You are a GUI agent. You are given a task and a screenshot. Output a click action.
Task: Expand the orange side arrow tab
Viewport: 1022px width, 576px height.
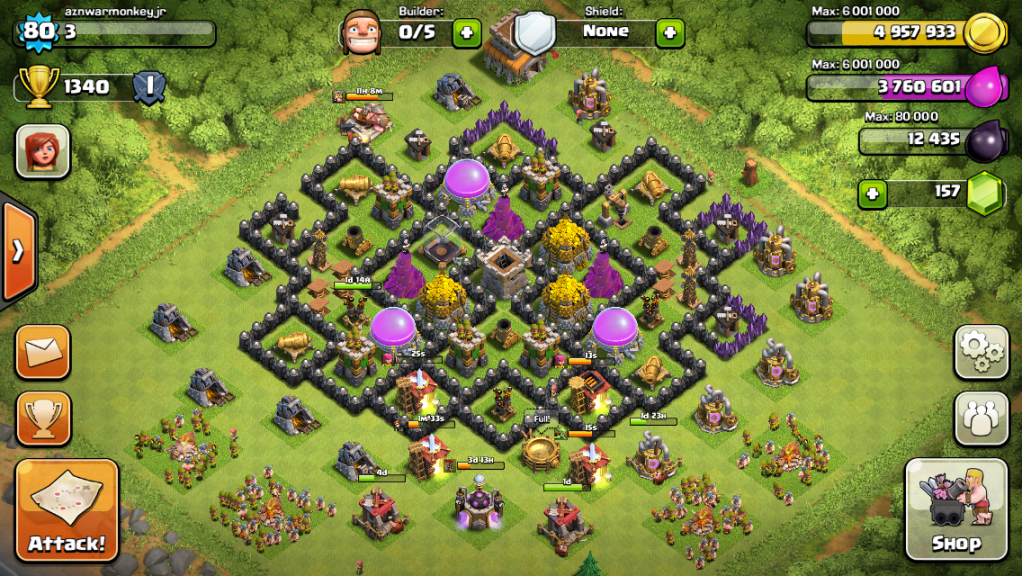pyautogui.click(x=18, y=251)
